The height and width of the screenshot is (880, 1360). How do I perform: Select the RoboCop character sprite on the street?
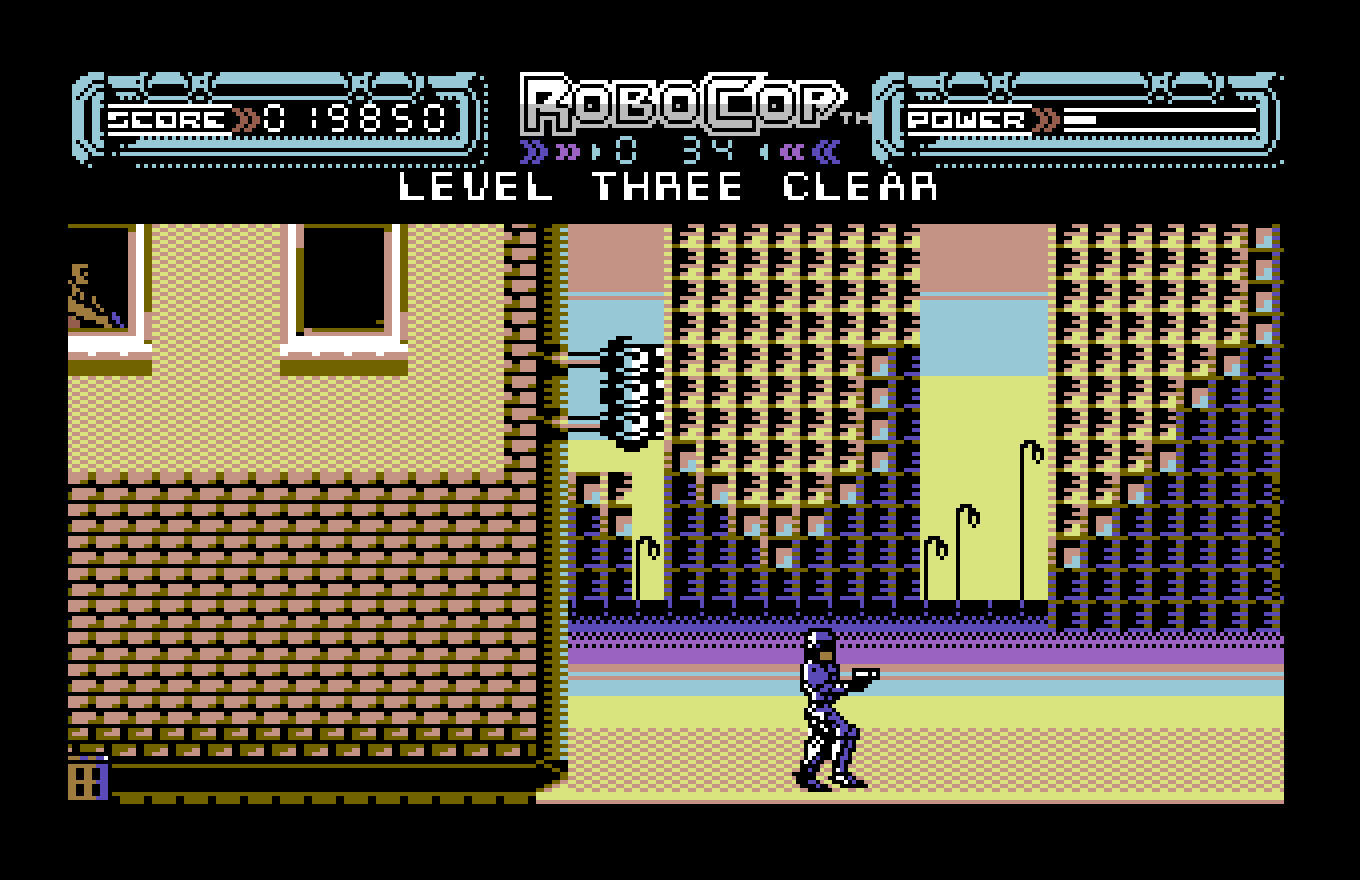[x=825, y=700]
